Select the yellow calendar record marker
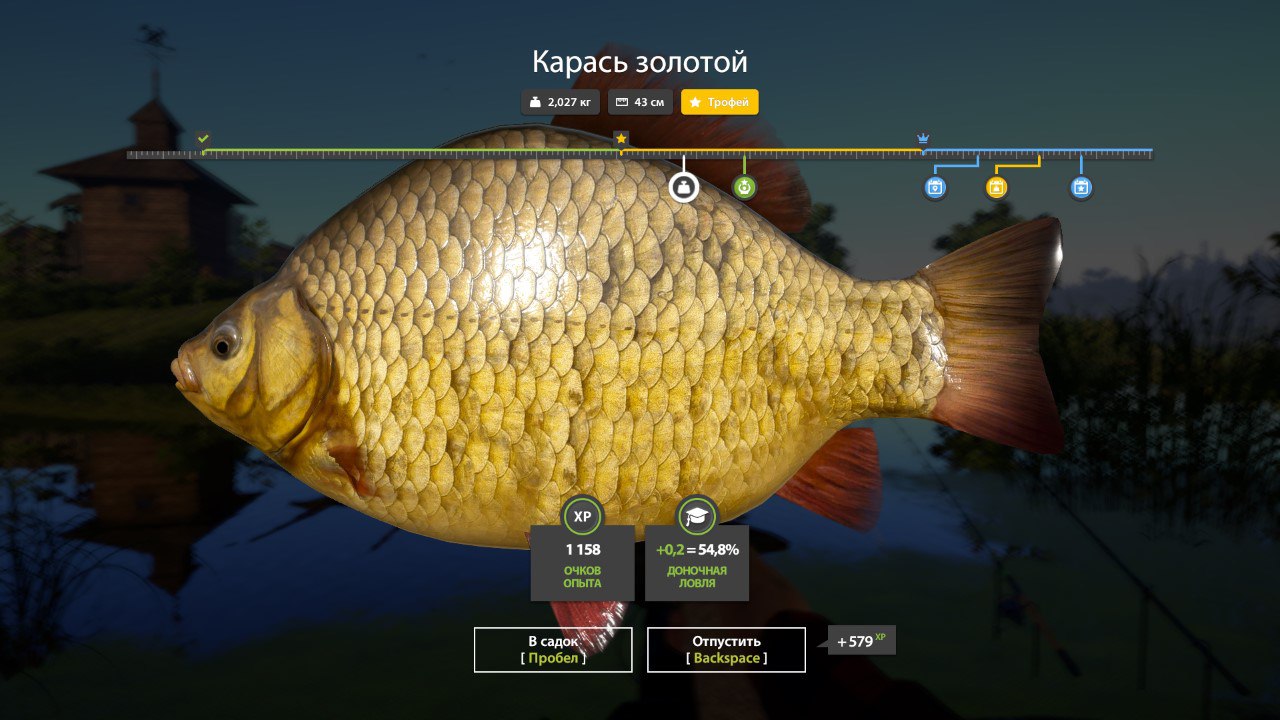Image resolution: width=1280 pixels, height=720 pixels. pyautogui.click(x=996, y=187)
